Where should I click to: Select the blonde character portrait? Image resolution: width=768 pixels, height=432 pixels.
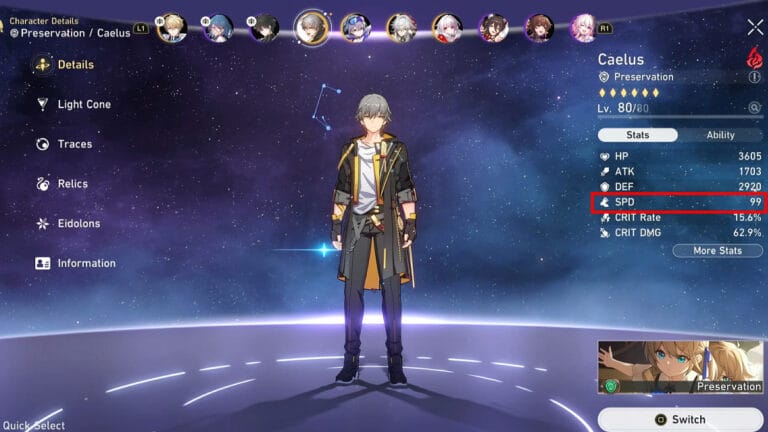click(172, 27)
